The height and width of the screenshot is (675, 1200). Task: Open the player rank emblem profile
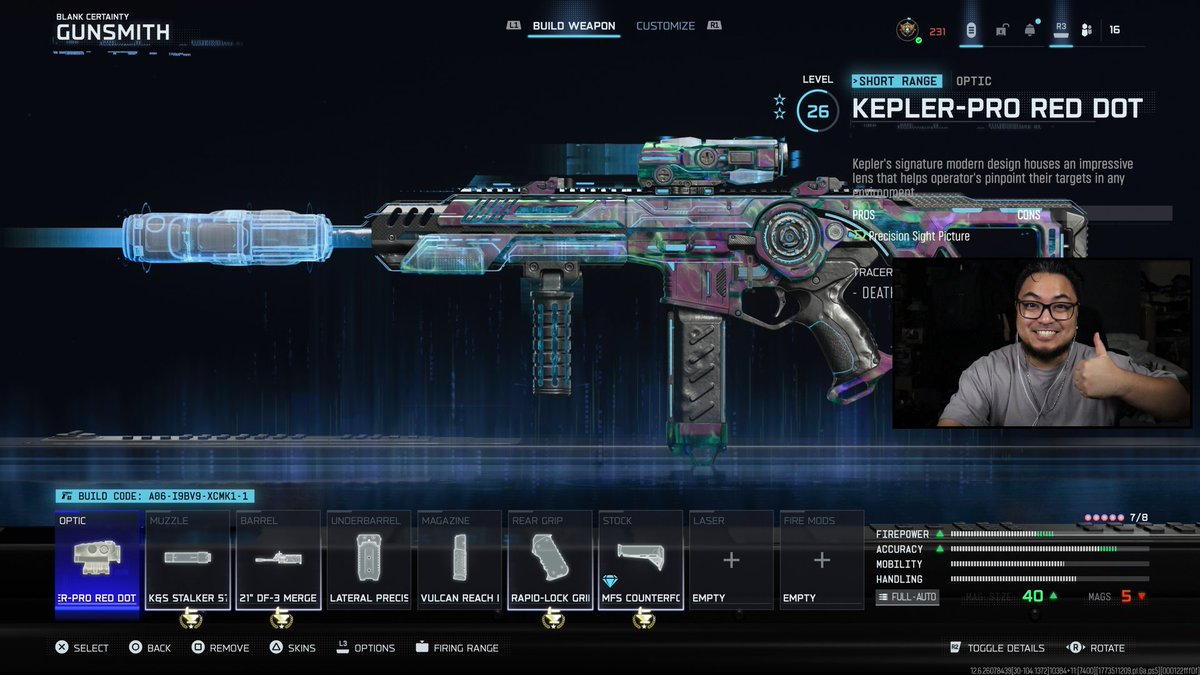tap(908, 30)
